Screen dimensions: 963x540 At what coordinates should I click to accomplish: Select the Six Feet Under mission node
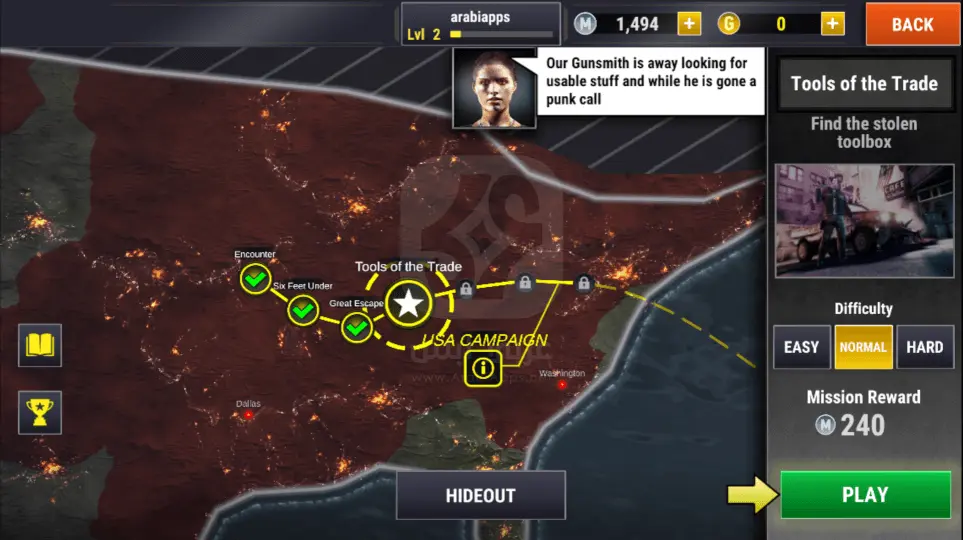[x=303, y=310]
